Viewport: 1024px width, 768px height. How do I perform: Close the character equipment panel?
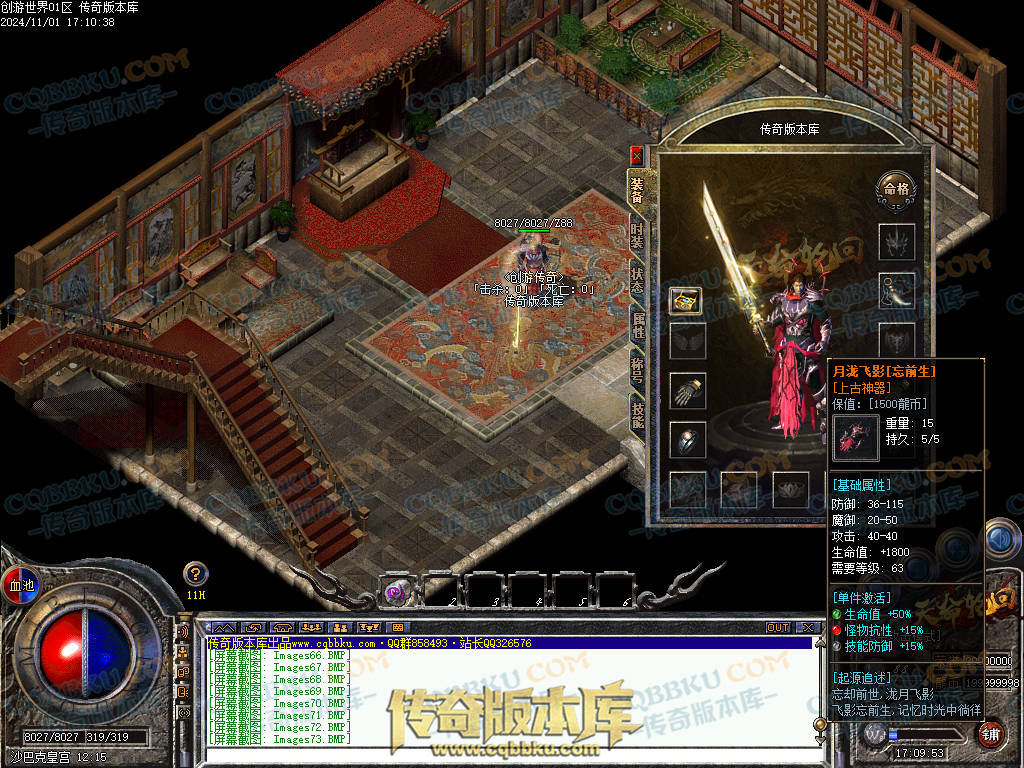tap(637, 156)
